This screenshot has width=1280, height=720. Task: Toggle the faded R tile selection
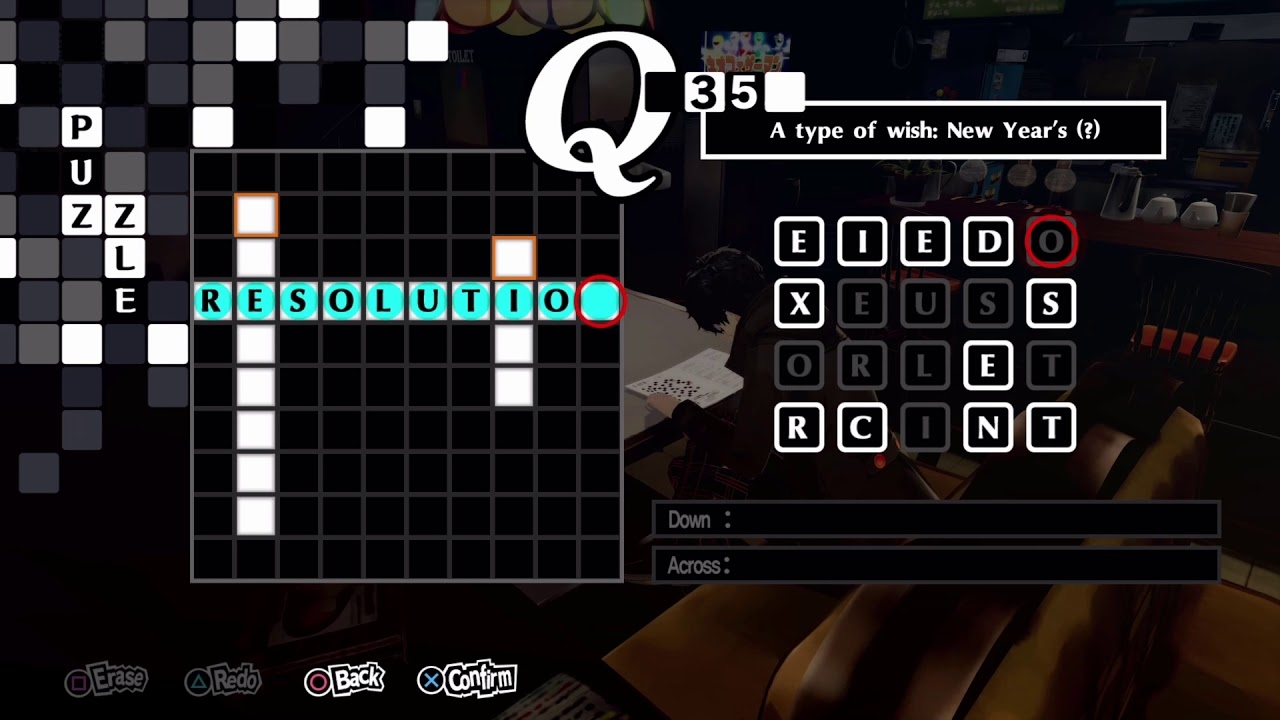click(862, 366)
